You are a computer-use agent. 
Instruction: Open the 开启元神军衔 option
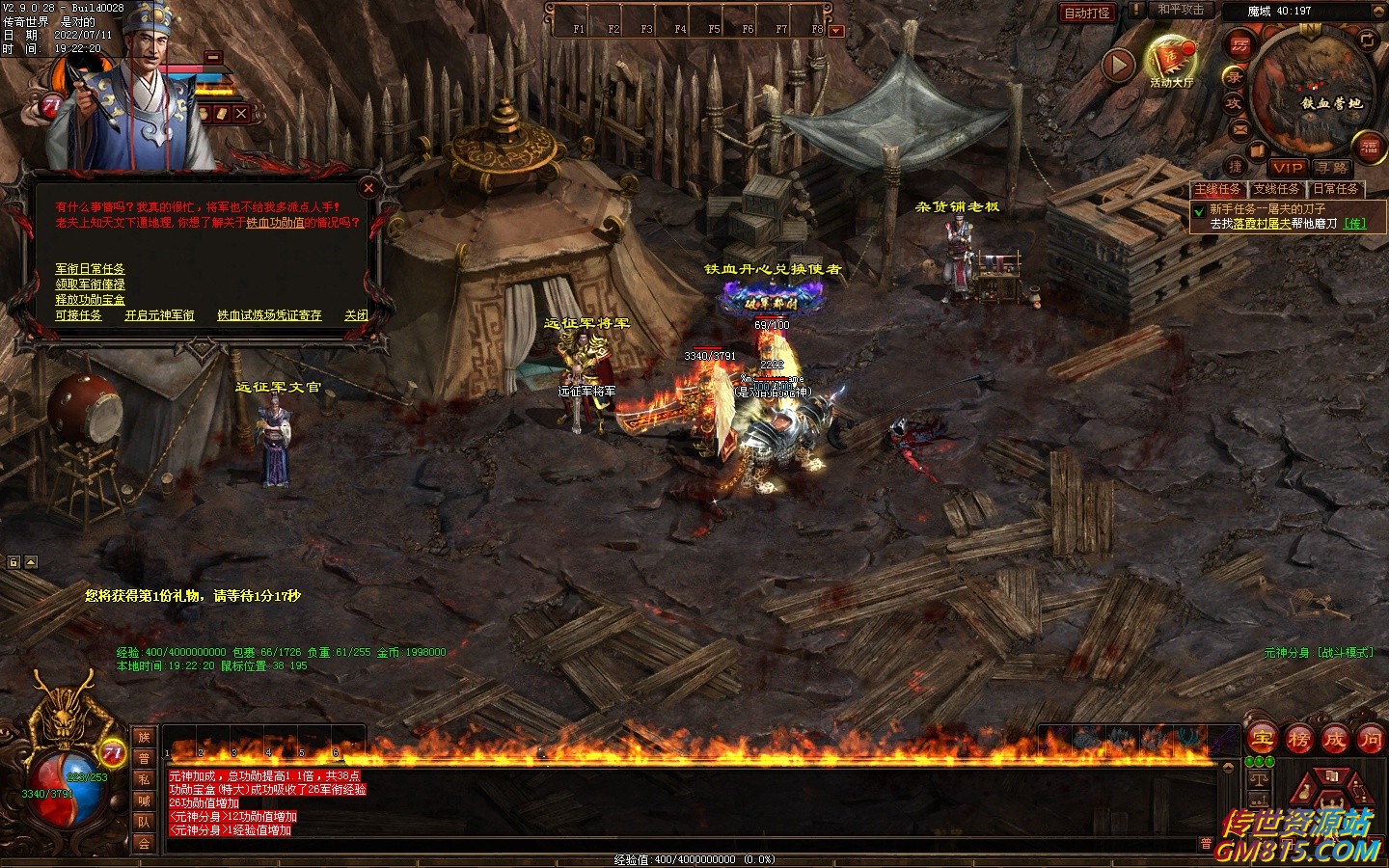(x=159, y=315)
